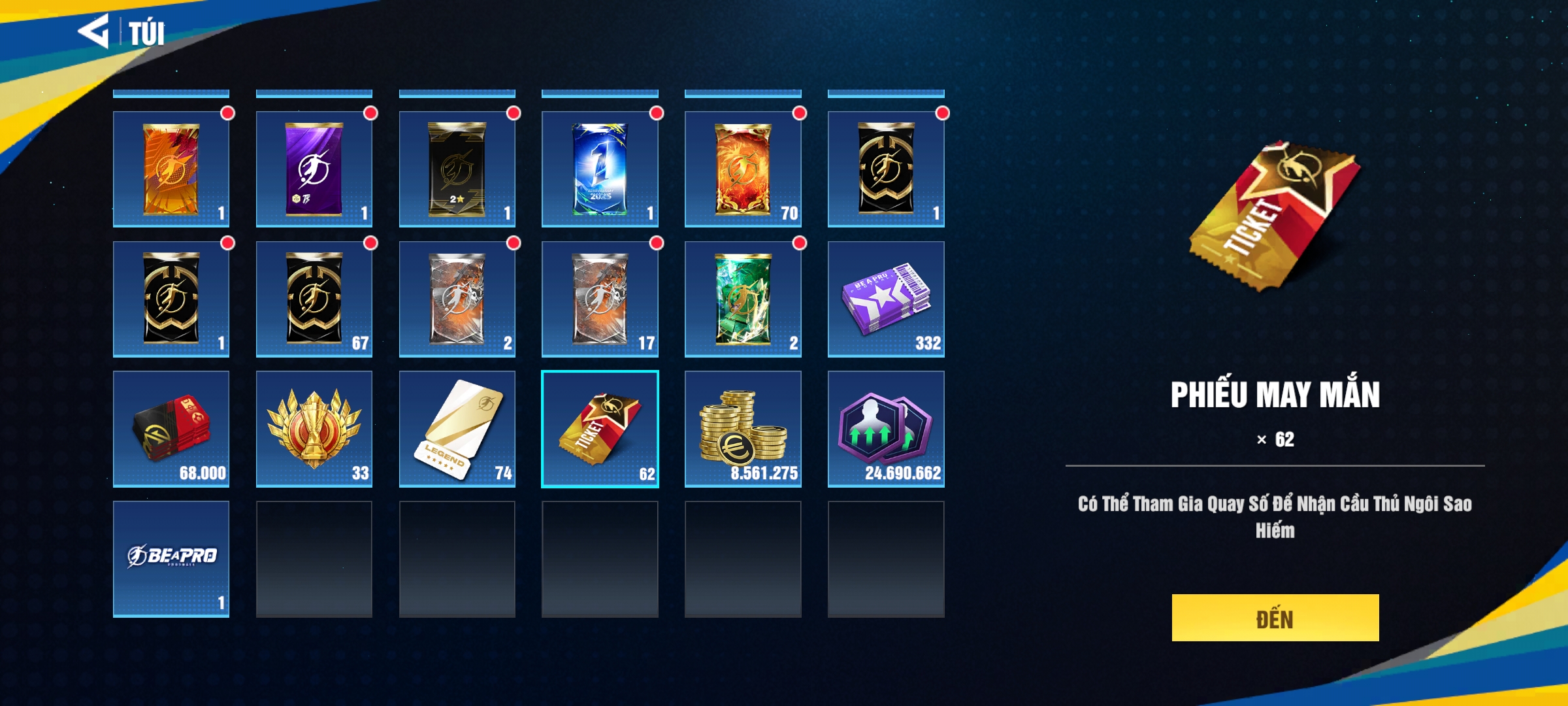
Task: Click the red-black card stack showing 68.000
Action: 171,428
